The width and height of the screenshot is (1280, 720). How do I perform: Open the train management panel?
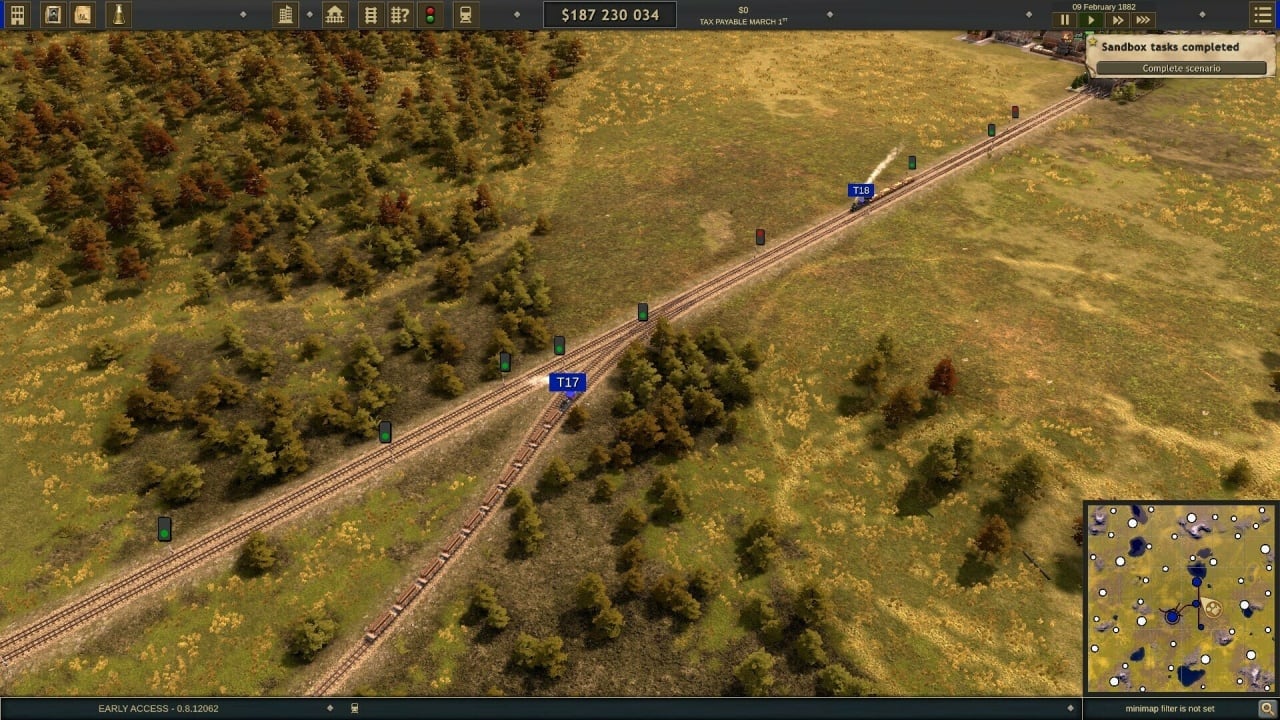[465, 15]
